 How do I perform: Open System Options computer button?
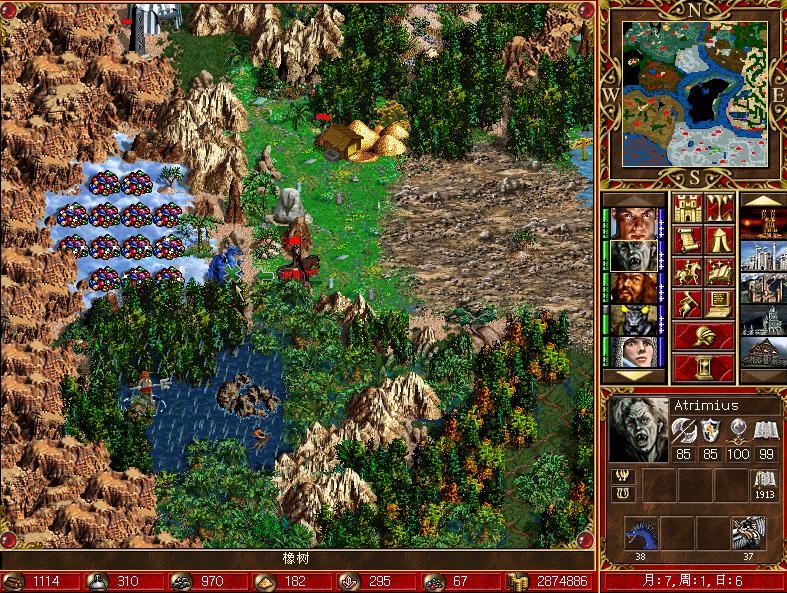click(718, 302)
